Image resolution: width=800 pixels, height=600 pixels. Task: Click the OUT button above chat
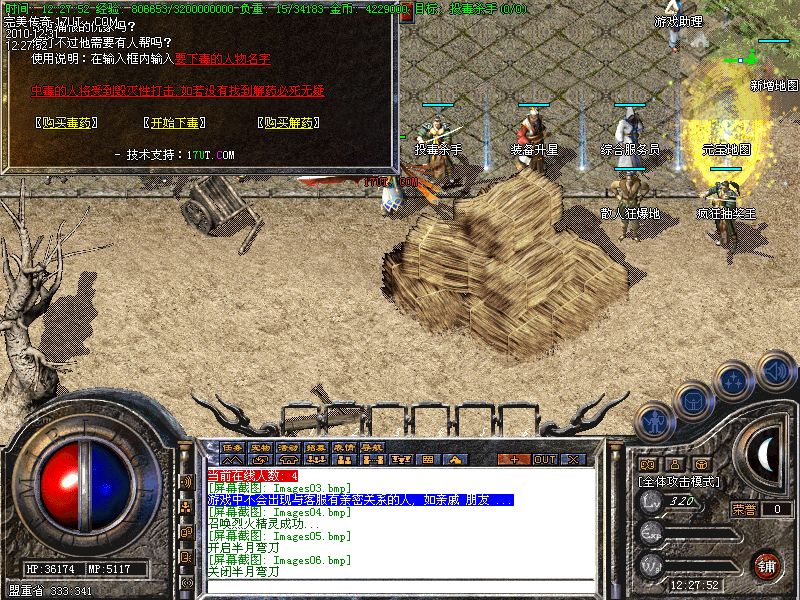(544, 459)
